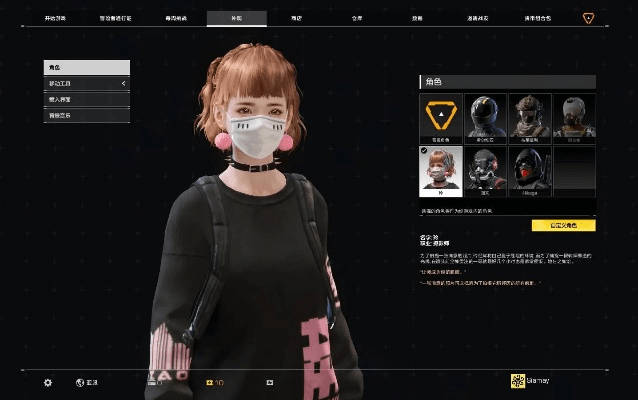
Task: Choose the yellow triangle logo character tile
Action: (441, 116)
